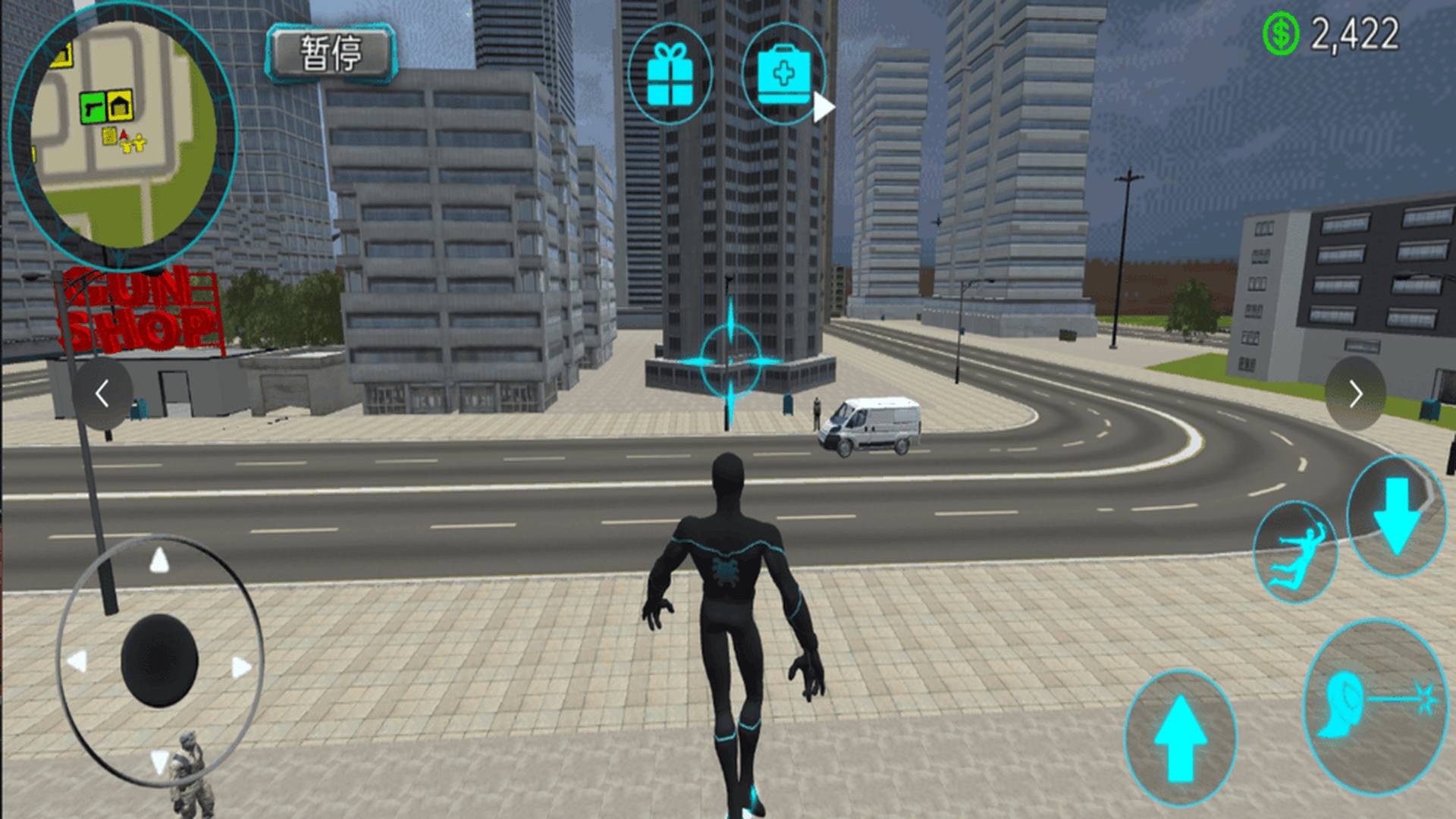Tap the cyan down arrow button

pos(1395,516)
